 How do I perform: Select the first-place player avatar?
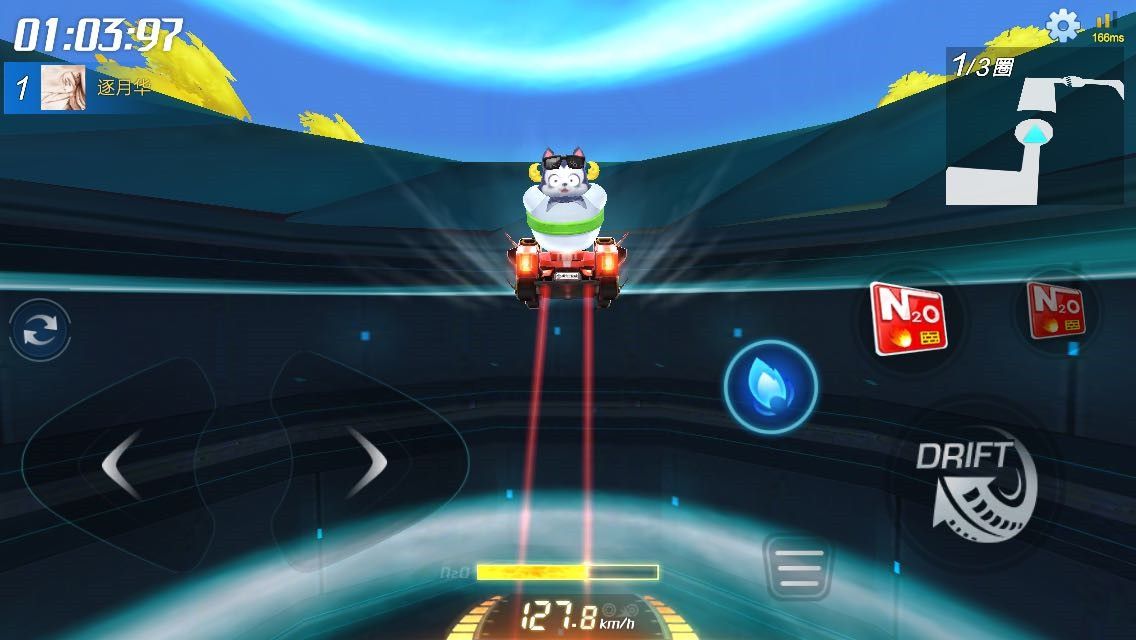[x=62, y=88]
